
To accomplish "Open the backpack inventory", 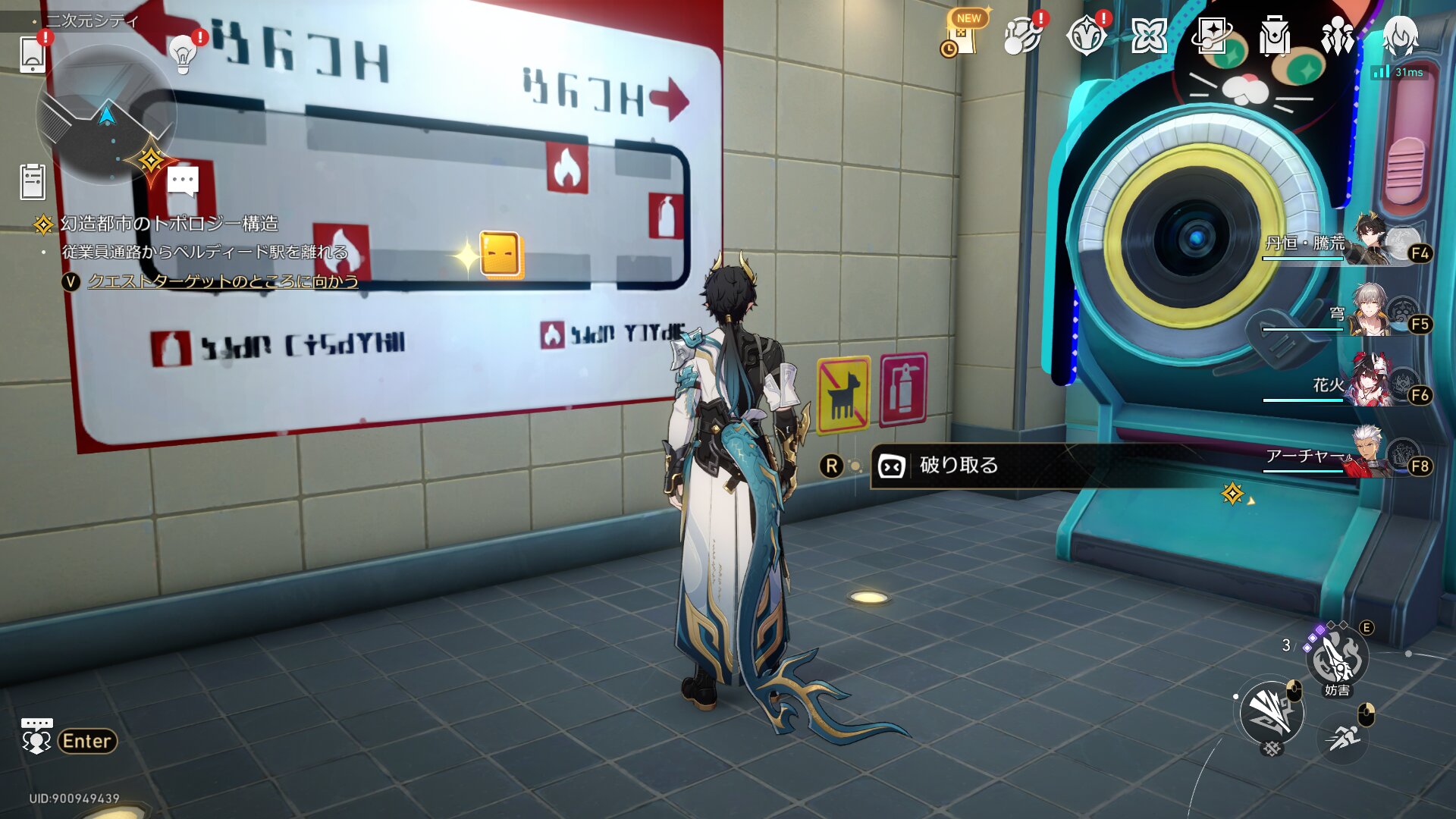I will (1274, 36).
